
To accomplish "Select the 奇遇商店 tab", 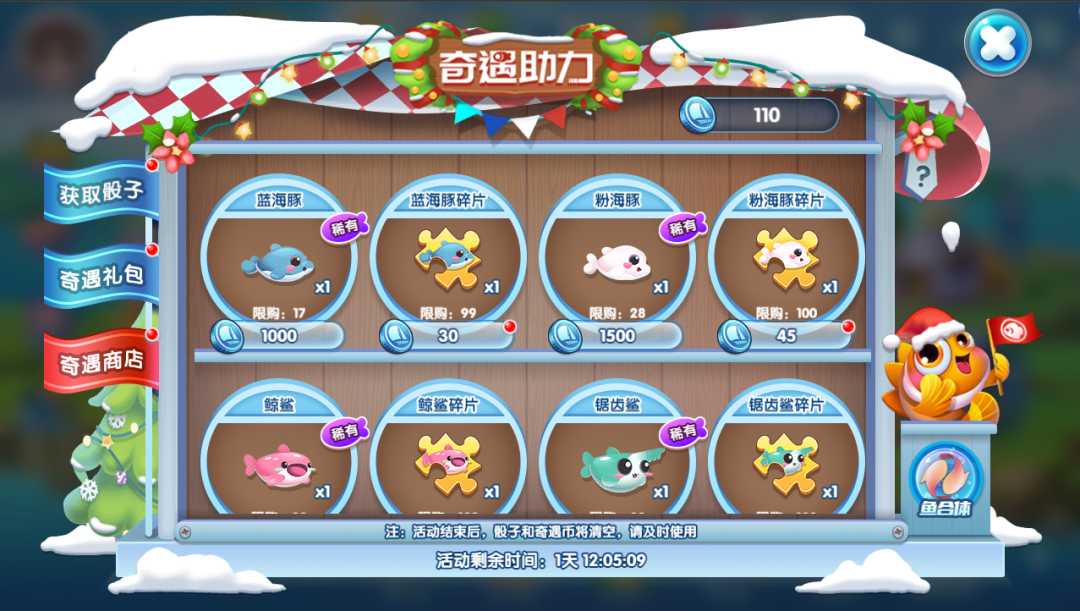I will click(101, 360).
